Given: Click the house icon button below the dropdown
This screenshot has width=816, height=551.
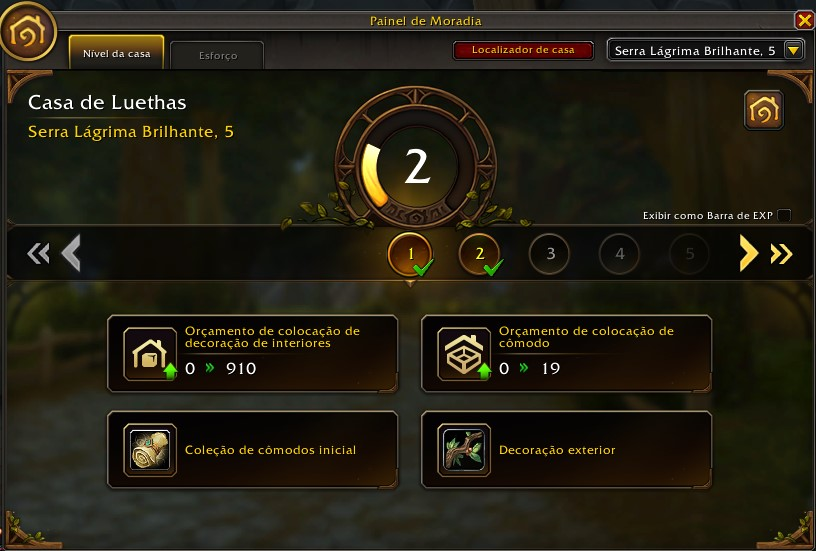Looking at the screenshot, I should 763,111.
